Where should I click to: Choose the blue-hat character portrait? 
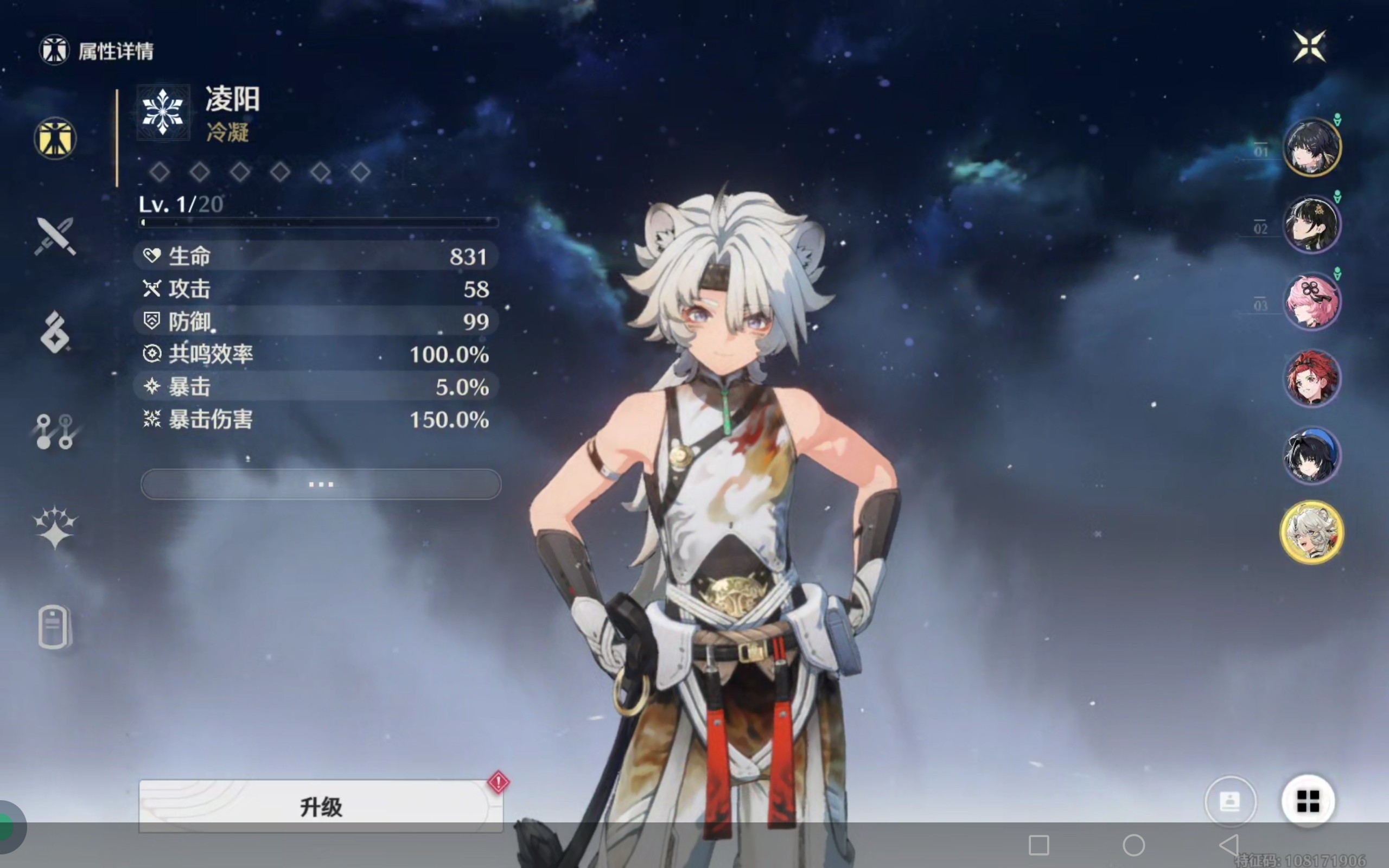coord(1312,455)
